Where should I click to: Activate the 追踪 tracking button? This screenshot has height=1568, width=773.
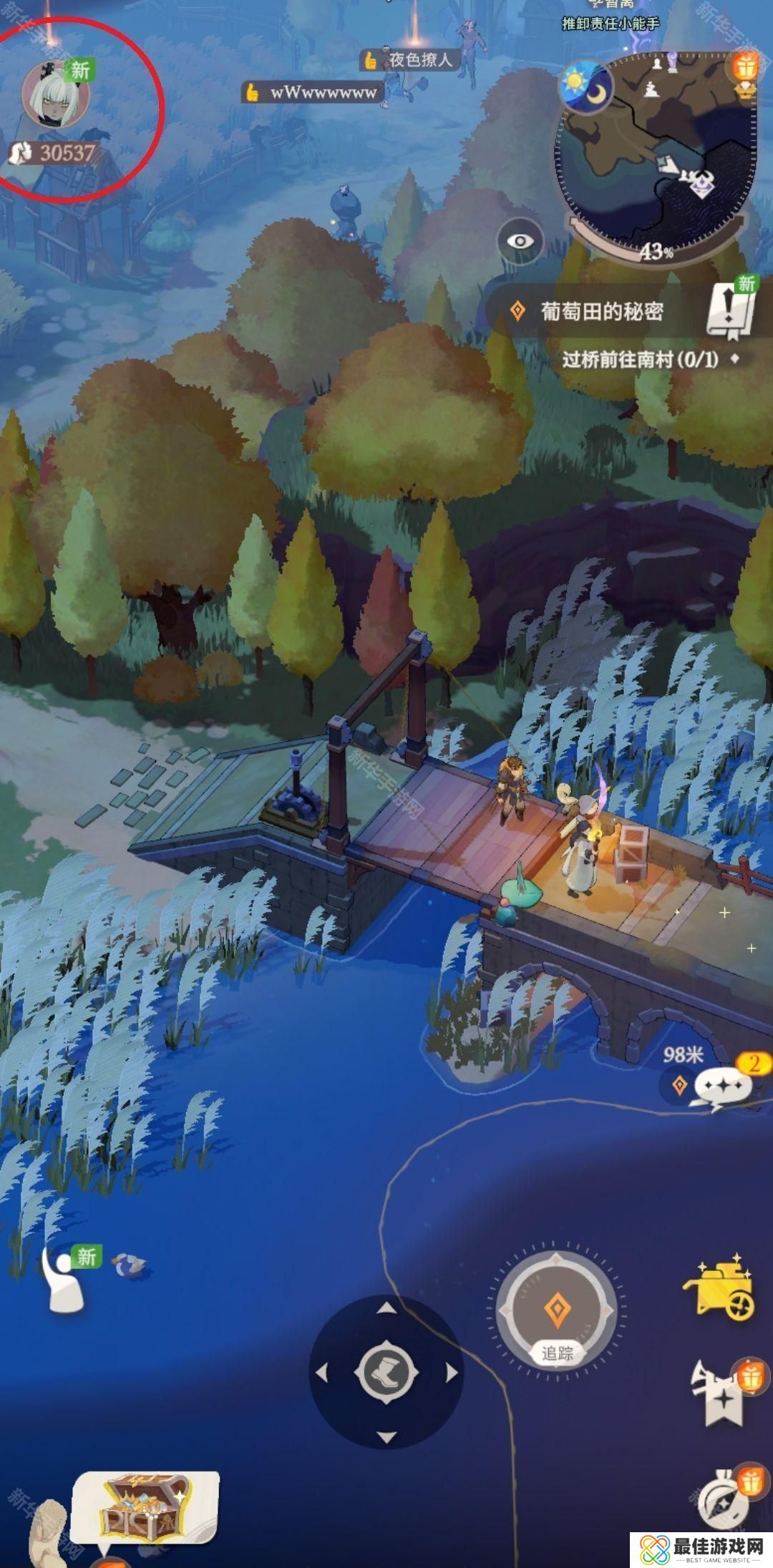tap(557, 1311)
